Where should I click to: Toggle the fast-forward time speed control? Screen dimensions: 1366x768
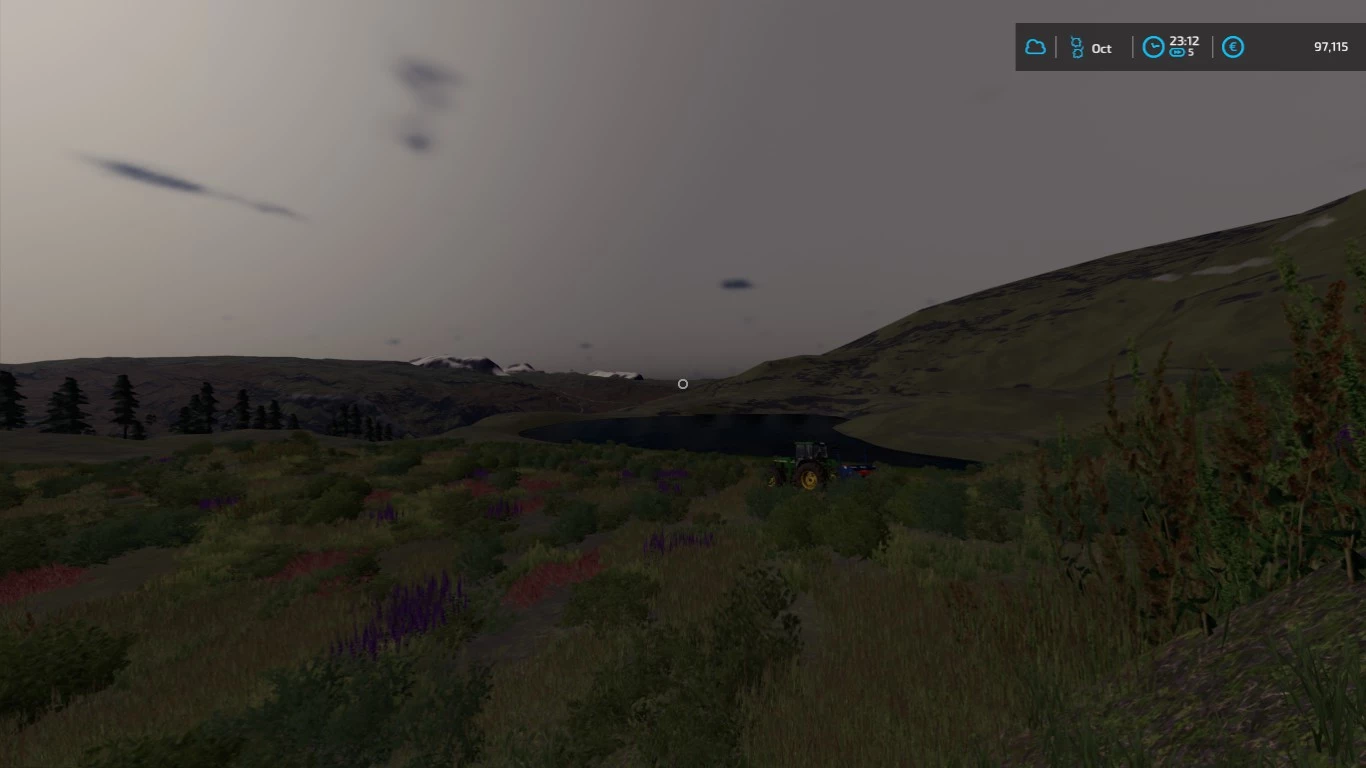(x=1176, y=52)
